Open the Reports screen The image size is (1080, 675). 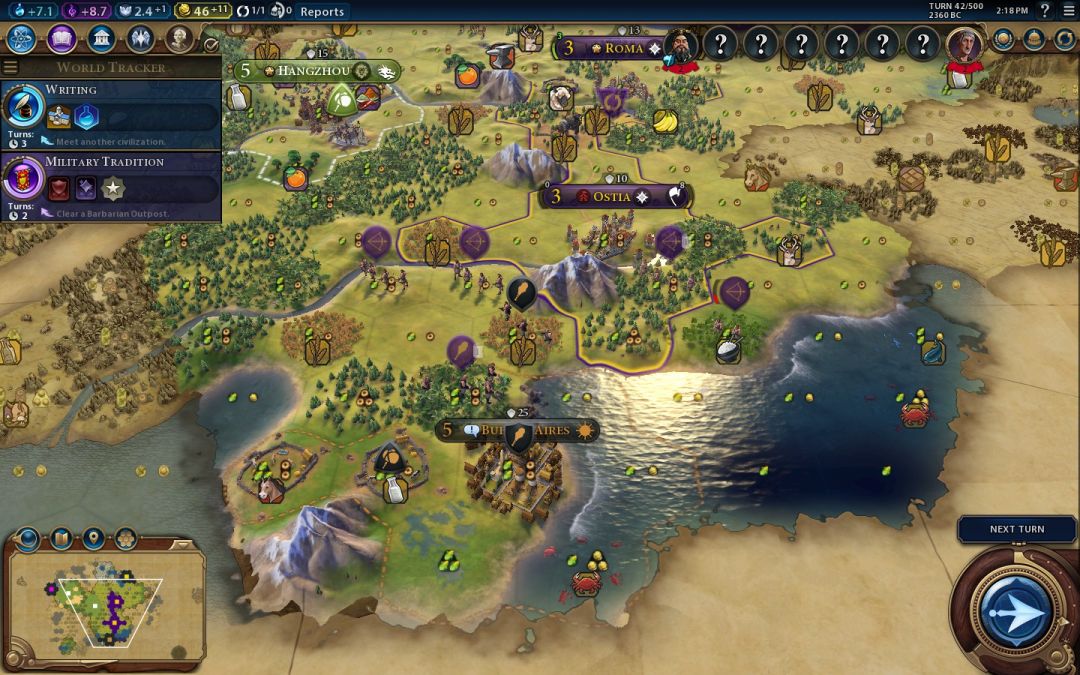pyautogui.click(x=322, y=12)
